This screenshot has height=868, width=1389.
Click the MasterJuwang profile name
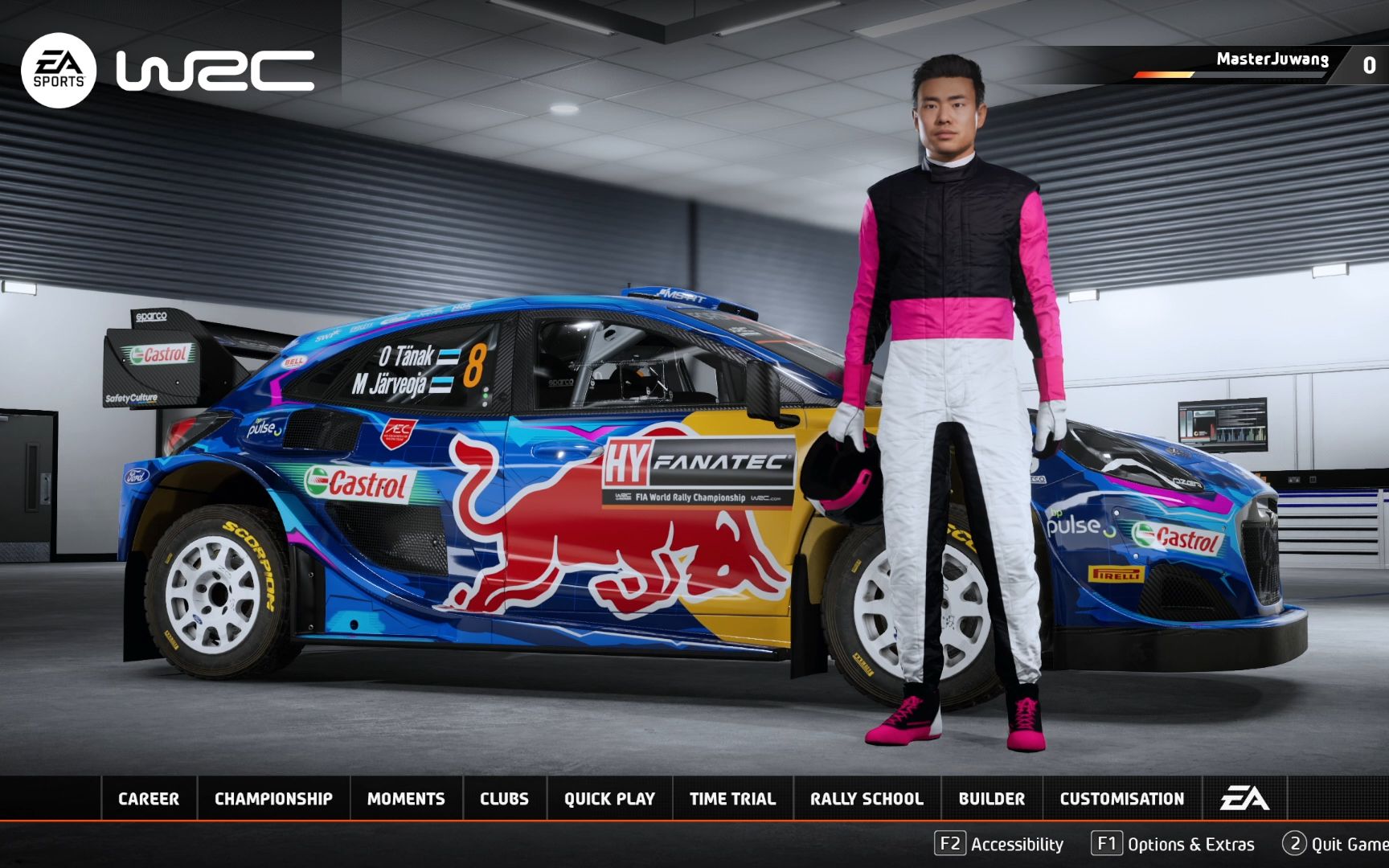pos(1274,59)
